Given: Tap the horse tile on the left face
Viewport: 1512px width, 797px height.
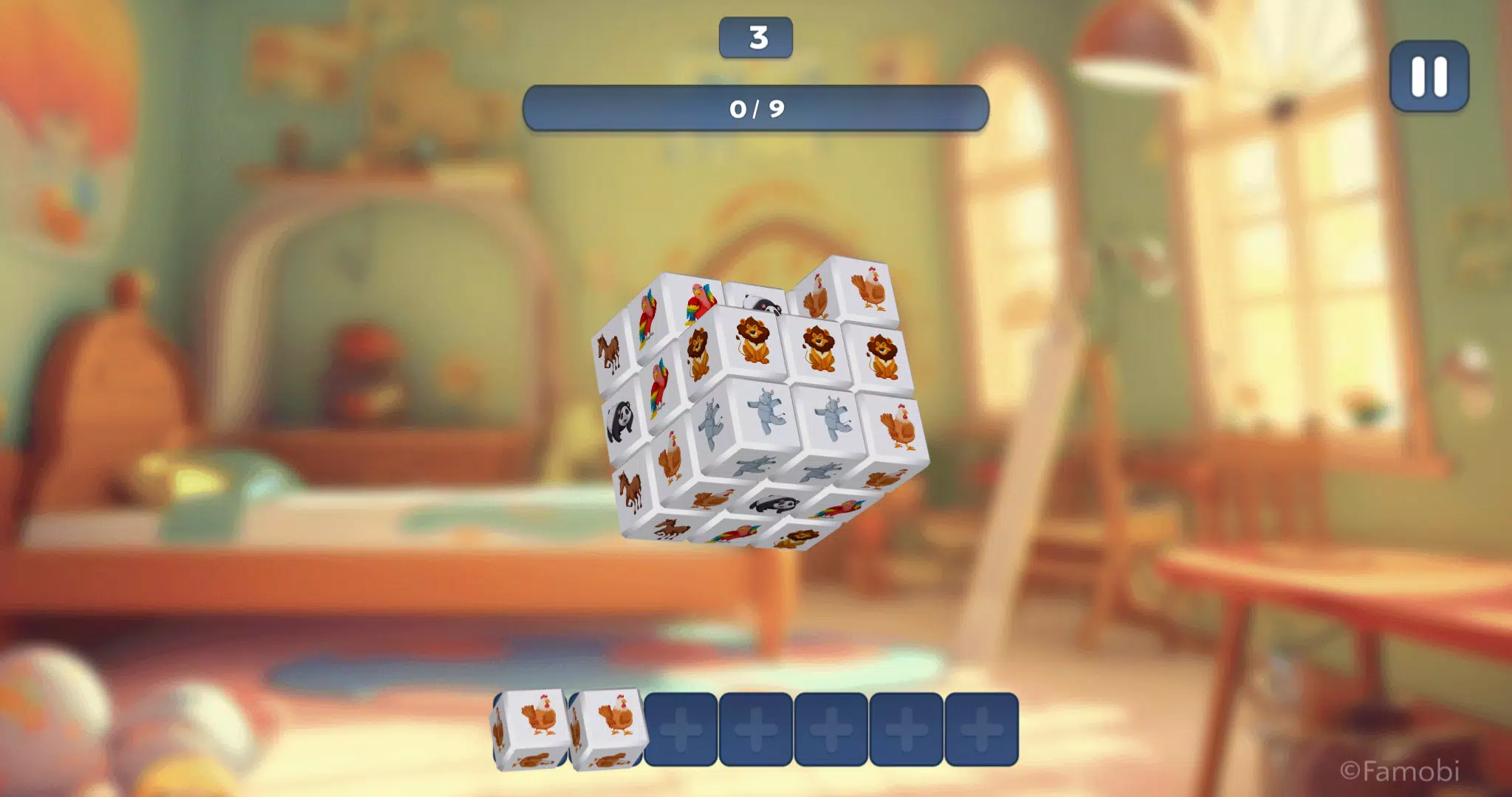Looking at the screenshot, I should click(611, 353).
